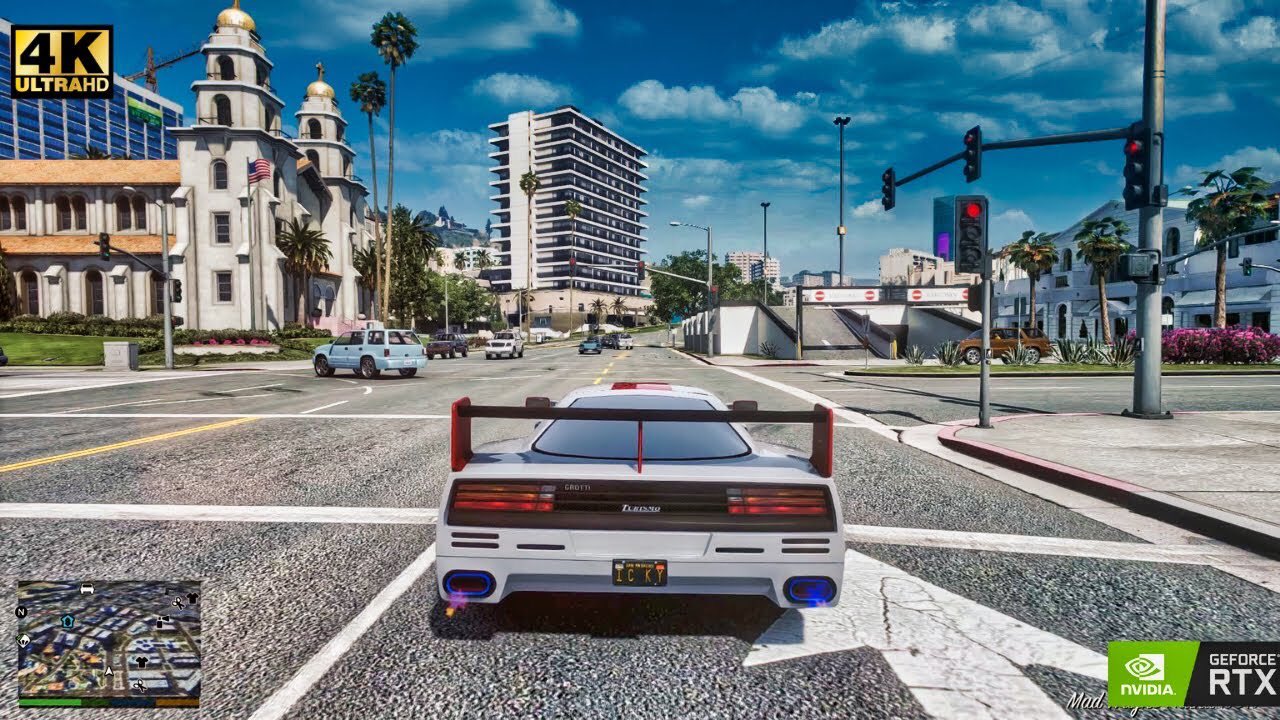Image resolution: width=1280 pixels, height=720 pixels.
Task: Click the minimap thumbnail in the bottom-left
Action: 110,640
